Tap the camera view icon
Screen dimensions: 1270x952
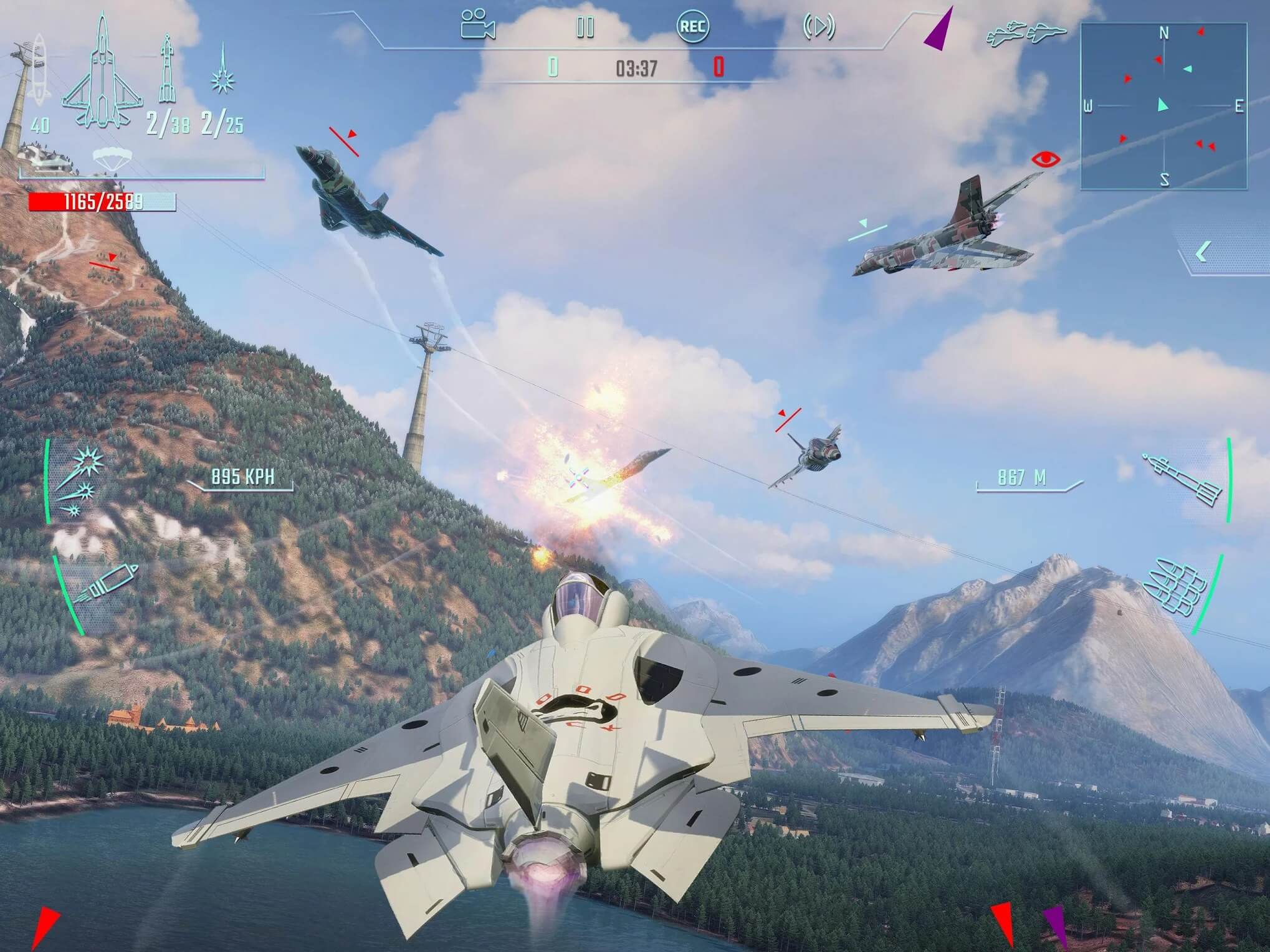(478, 26)
